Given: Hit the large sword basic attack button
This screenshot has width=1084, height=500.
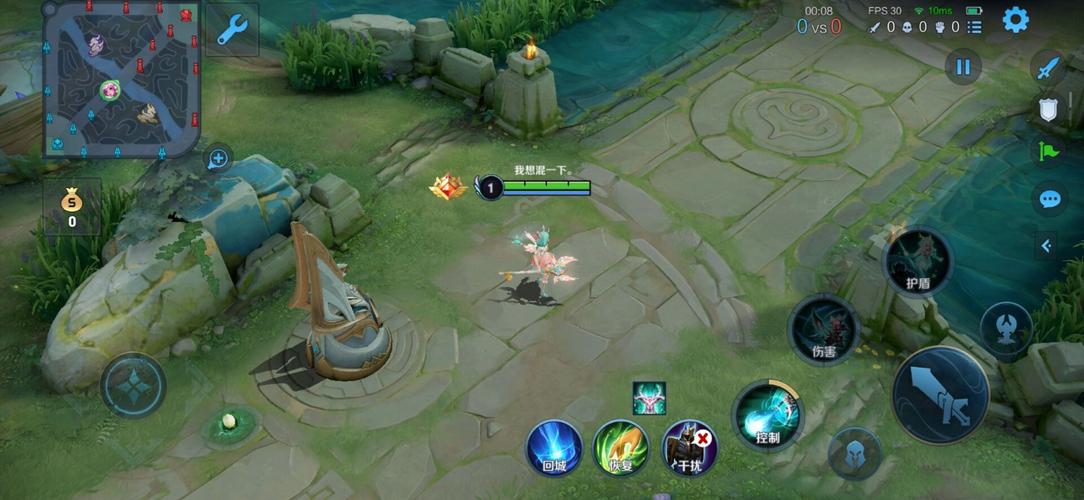Looking at the screenshot, I should click(x=940, y=394).
